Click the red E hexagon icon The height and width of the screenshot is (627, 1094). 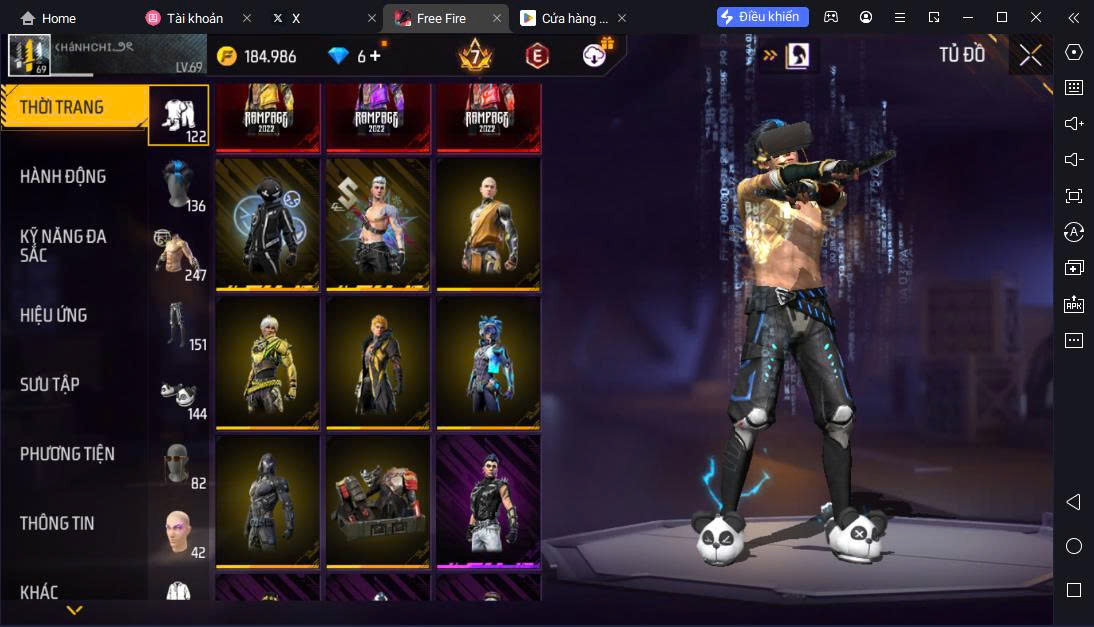pyautogui.click(x=538, y=56)
